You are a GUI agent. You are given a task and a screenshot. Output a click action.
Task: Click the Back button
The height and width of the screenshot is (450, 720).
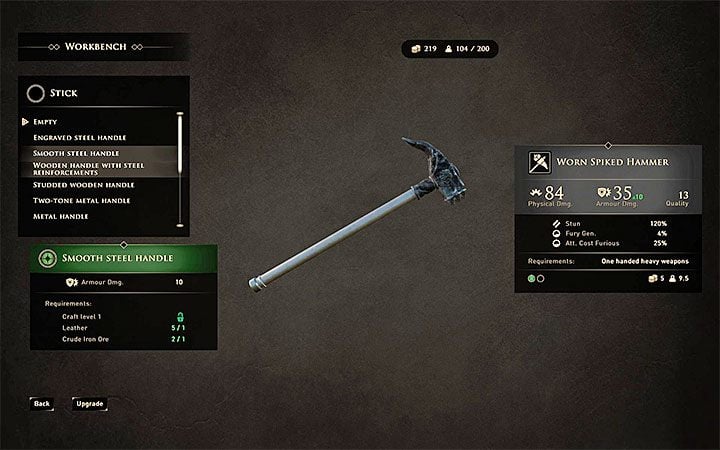41,404
